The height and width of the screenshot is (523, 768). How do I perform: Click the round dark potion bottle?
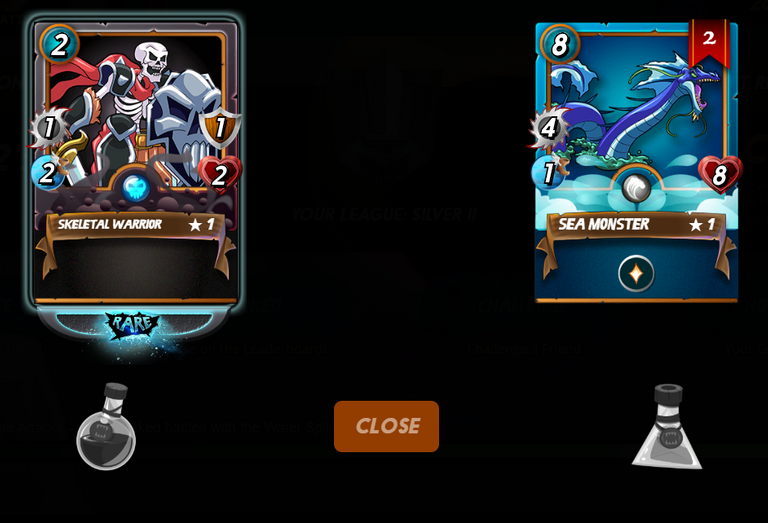pyautogui.click(x=106, y=428)
